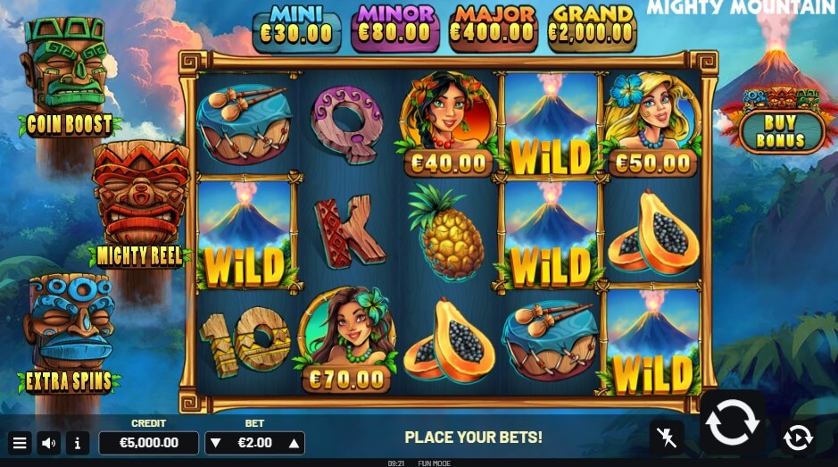Image resolution: width=838 pixels, height=467 pixels.
Task: Increase the bet with the up arrow
Action: click(294, 443)
